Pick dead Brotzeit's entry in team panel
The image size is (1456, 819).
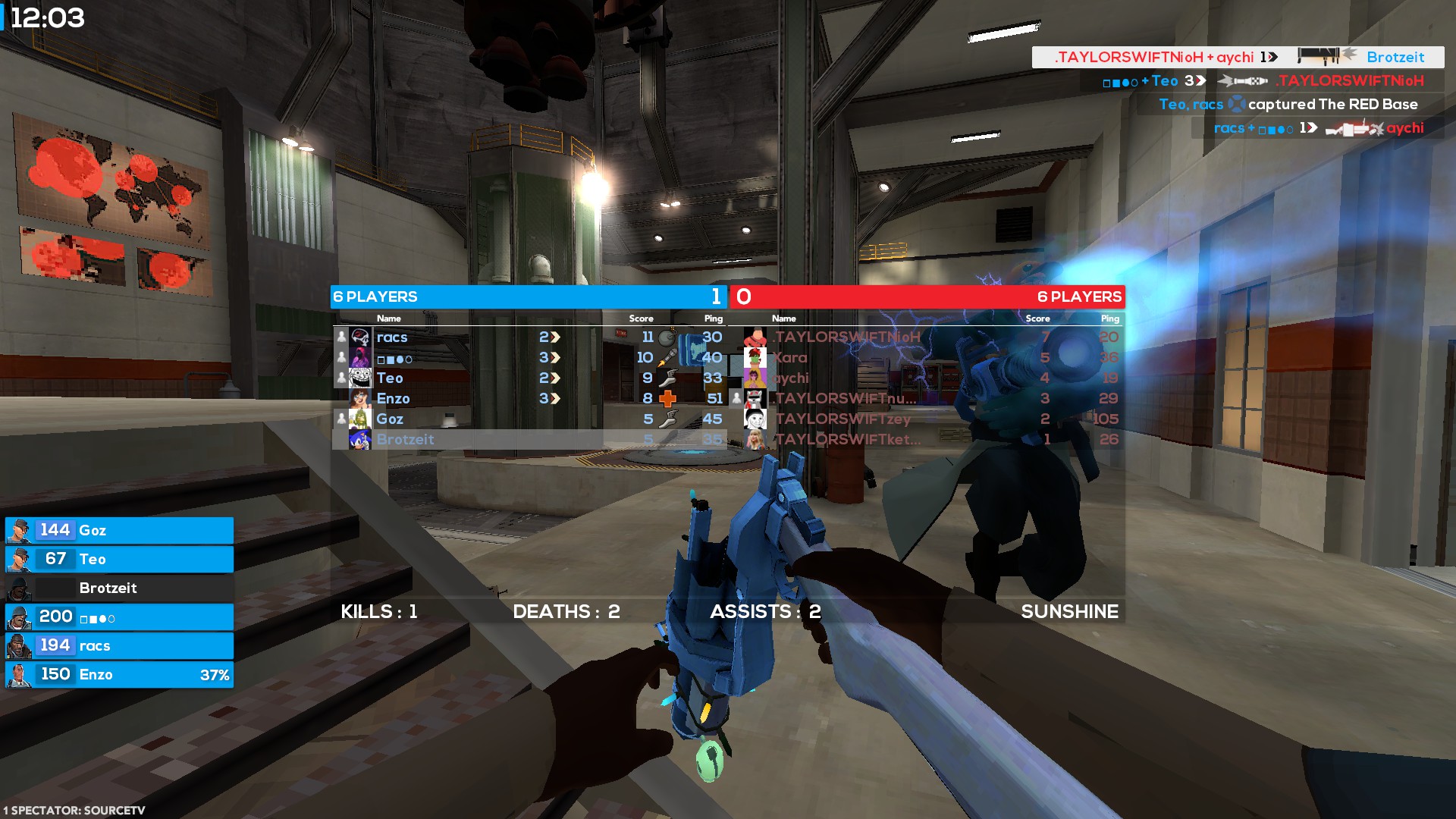click(119, 588)
